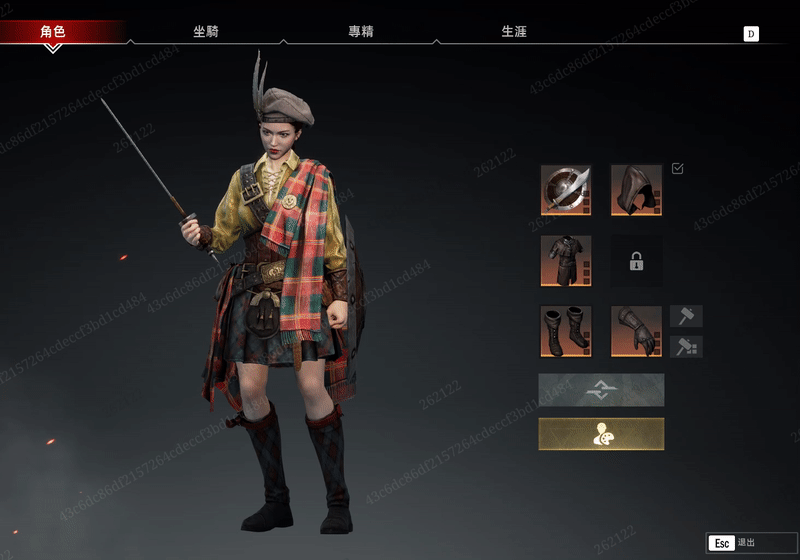Switch to the 角色 tab
The height and width of the screenshot is (560, 800).
click(53, 32)
